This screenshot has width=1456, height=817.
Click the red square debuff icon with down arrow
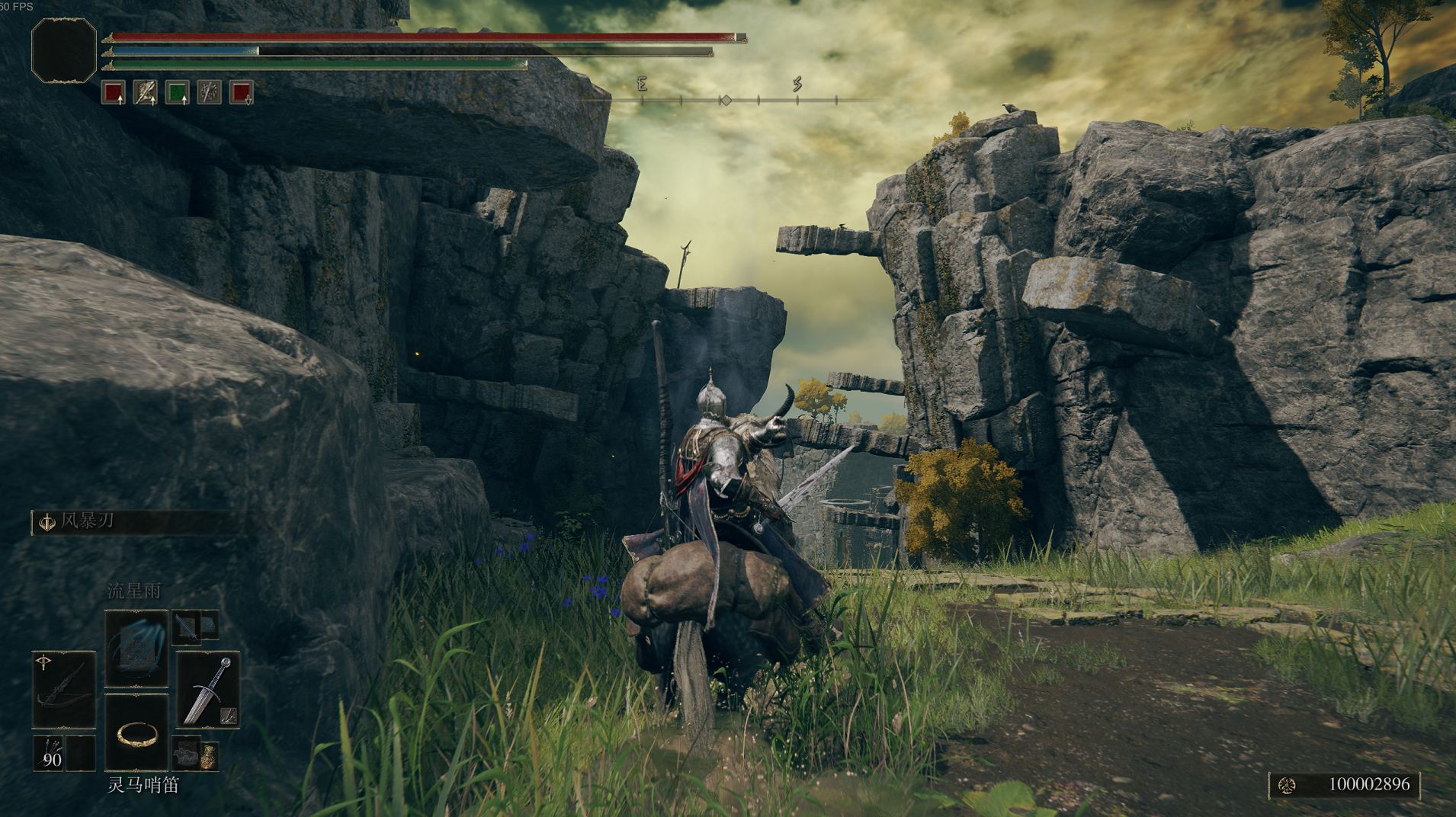pyautogui.click(x=242, y=92)
